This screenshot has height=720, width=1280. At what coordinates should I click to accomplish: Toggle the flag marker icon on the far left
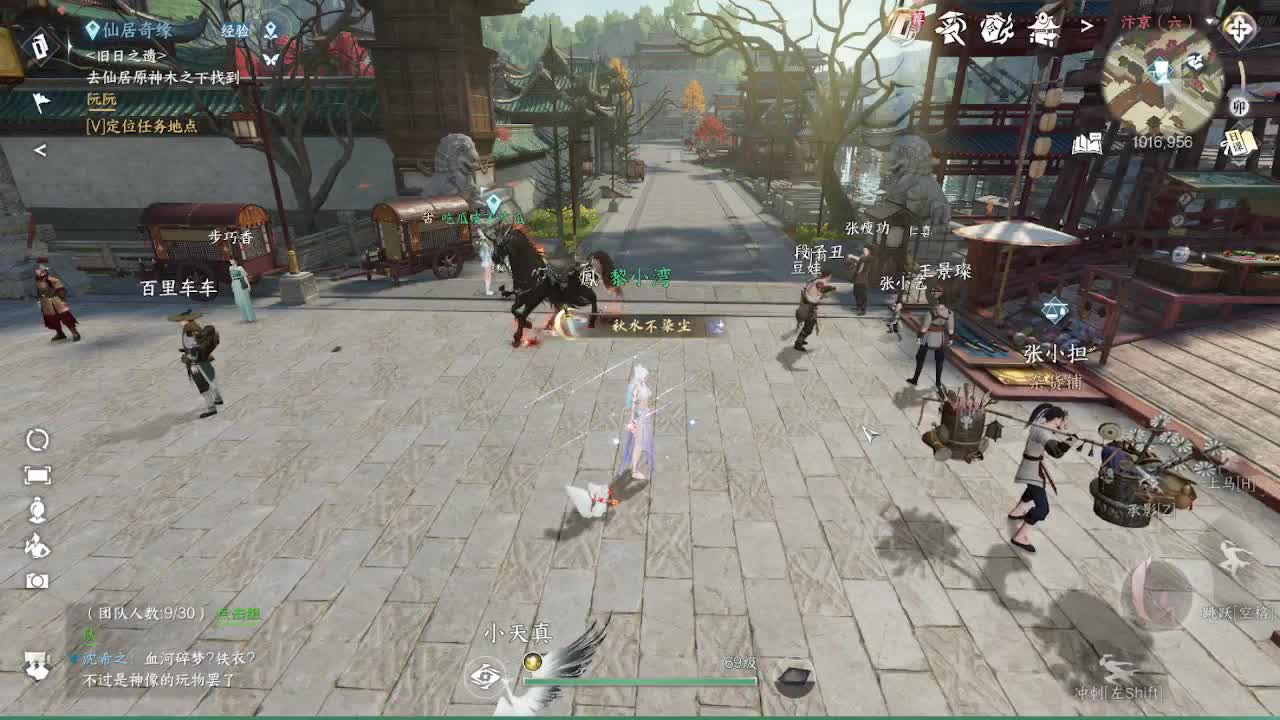pos(41,101)
